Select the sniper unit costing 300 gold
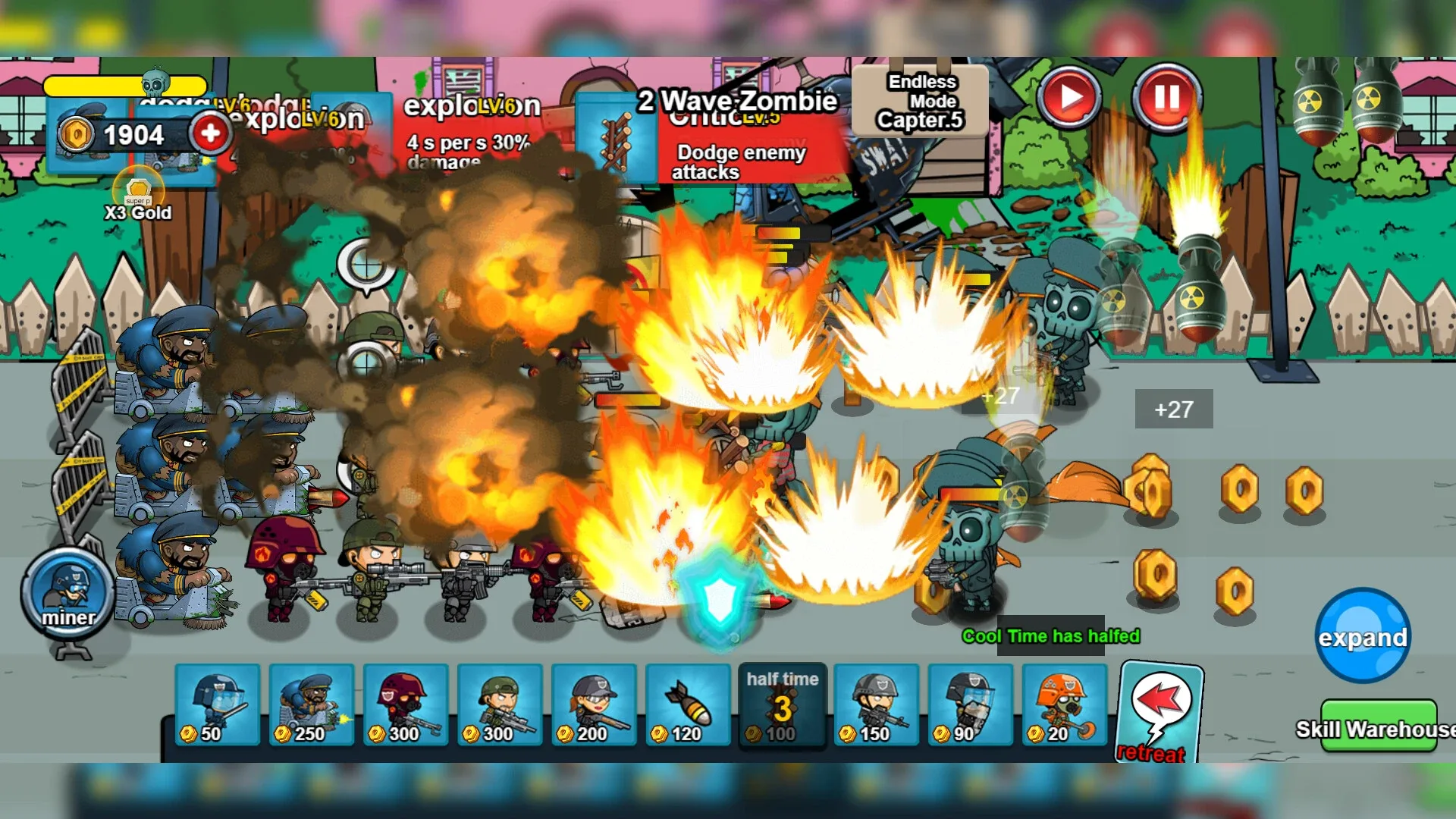 coord(499,705)
